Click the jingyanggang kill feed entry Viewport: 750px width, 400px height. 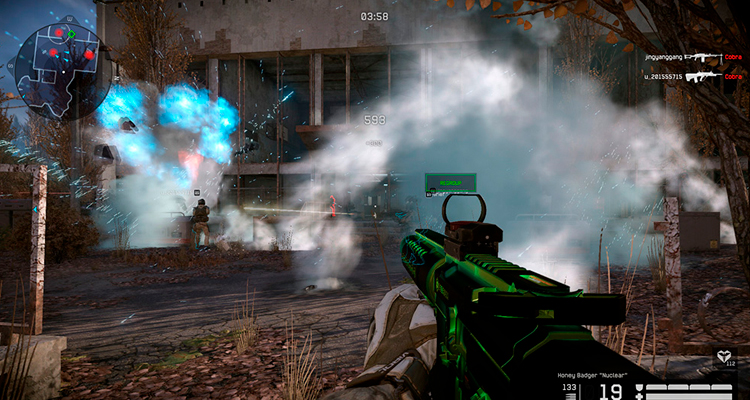tap(680, 58)
